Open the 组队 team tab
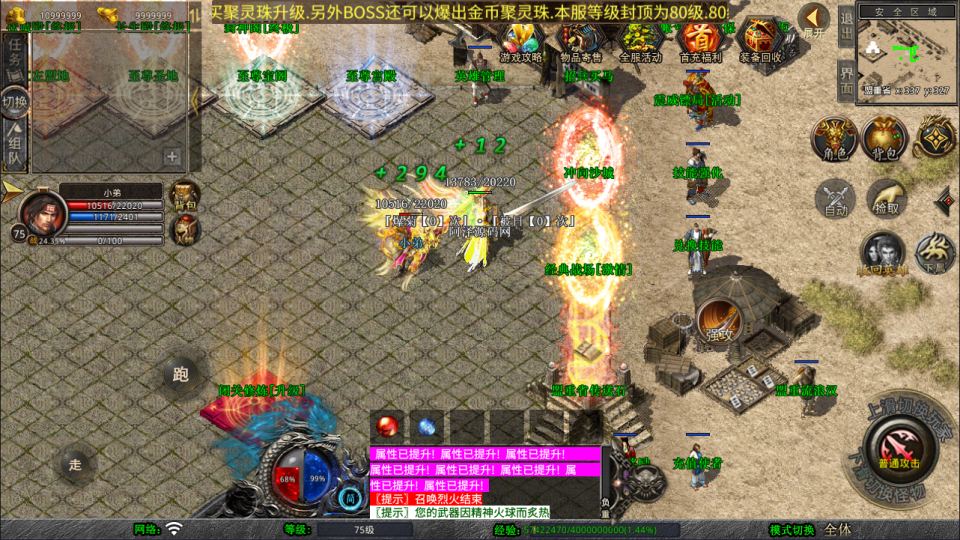The image size is (960, 540). point(16,145)
